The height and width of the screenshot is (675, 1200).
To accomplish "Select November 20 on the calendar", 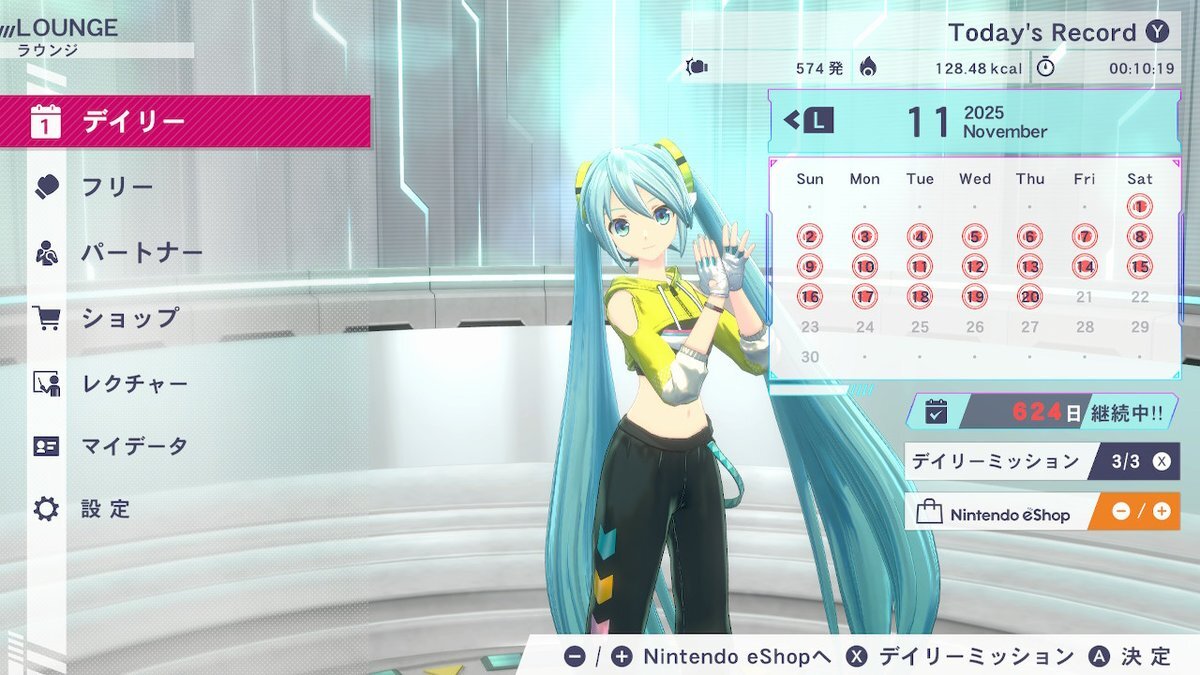I will [1030, 297].
